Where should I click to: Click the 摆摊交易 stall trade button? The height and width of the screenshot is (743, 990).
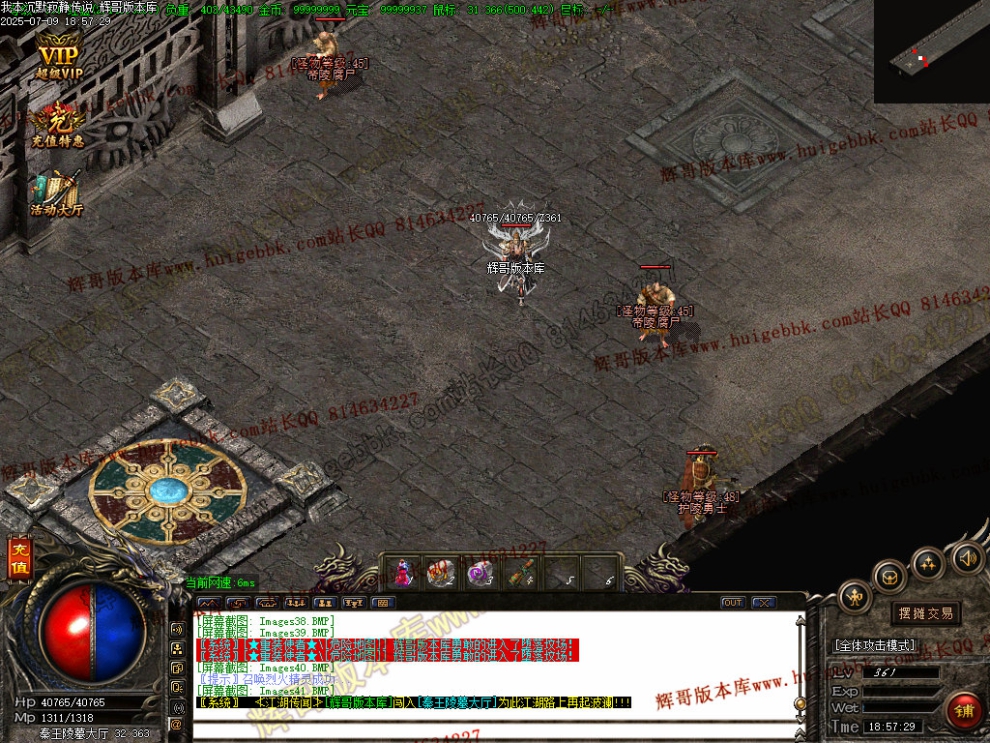(x=925, y=613)
